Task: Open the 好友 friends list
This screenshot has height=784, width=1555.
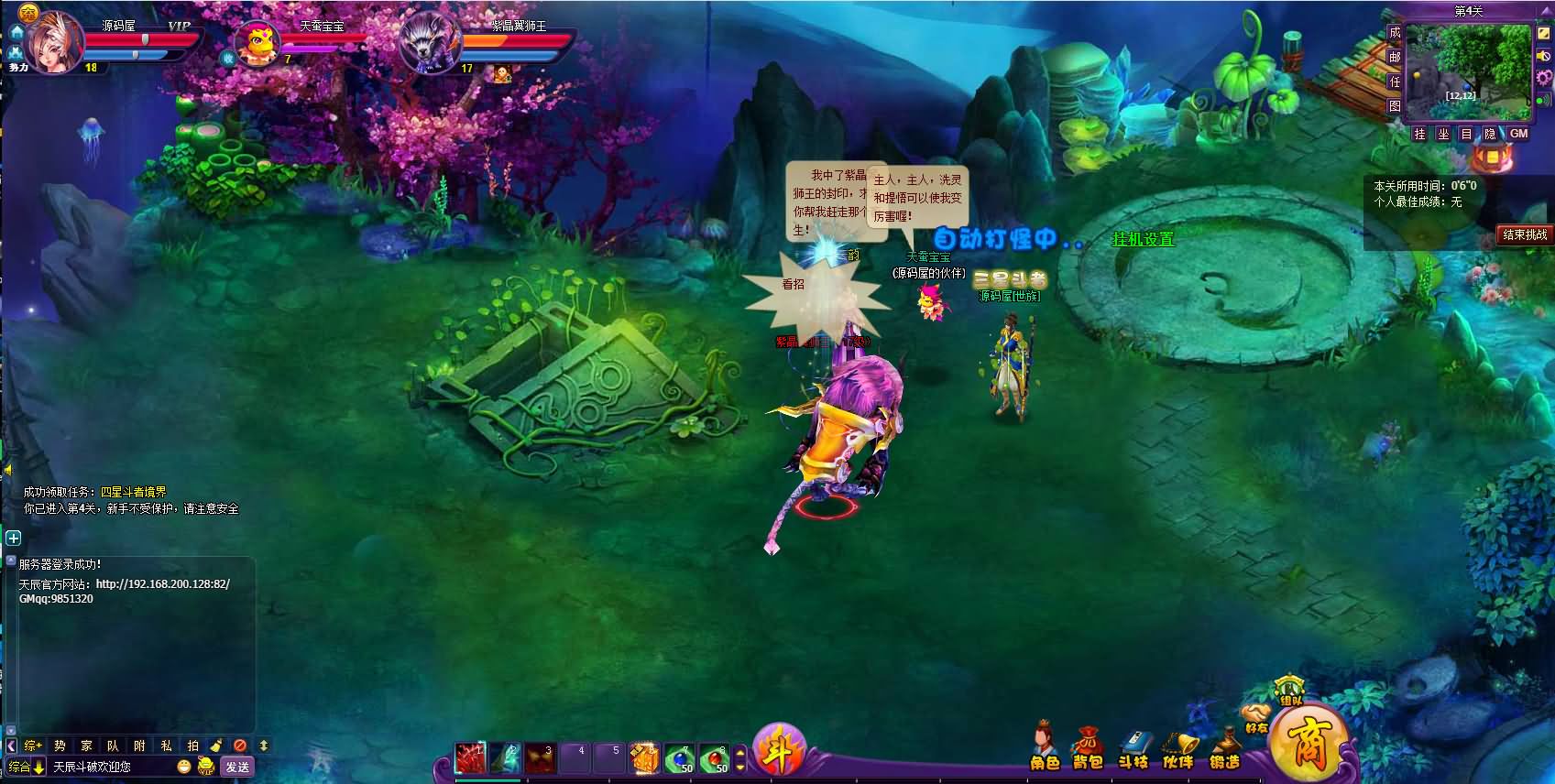Action: click(x=1255, y=718)
